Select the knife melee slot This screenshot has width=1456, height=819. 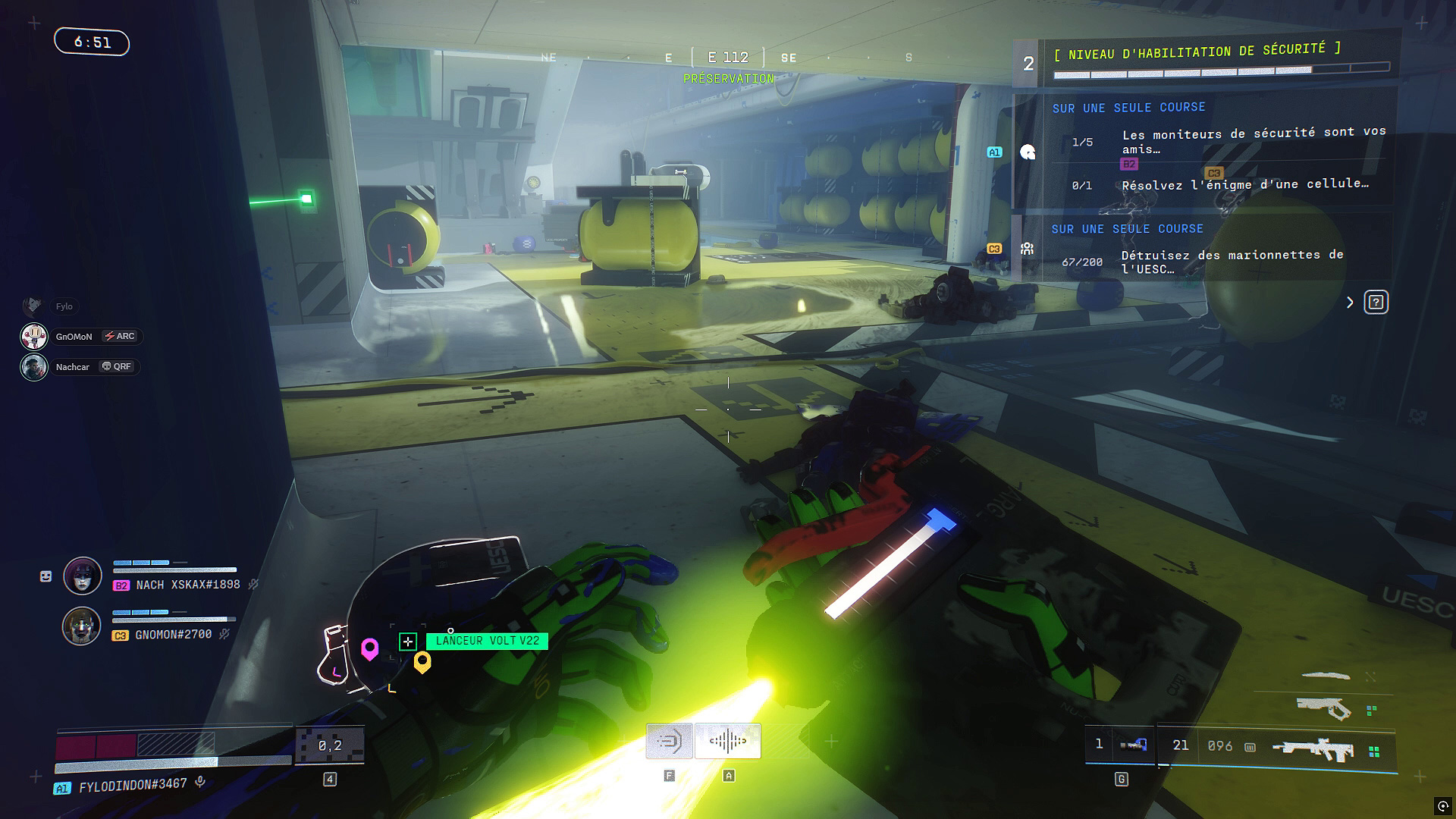[1325, 676]
